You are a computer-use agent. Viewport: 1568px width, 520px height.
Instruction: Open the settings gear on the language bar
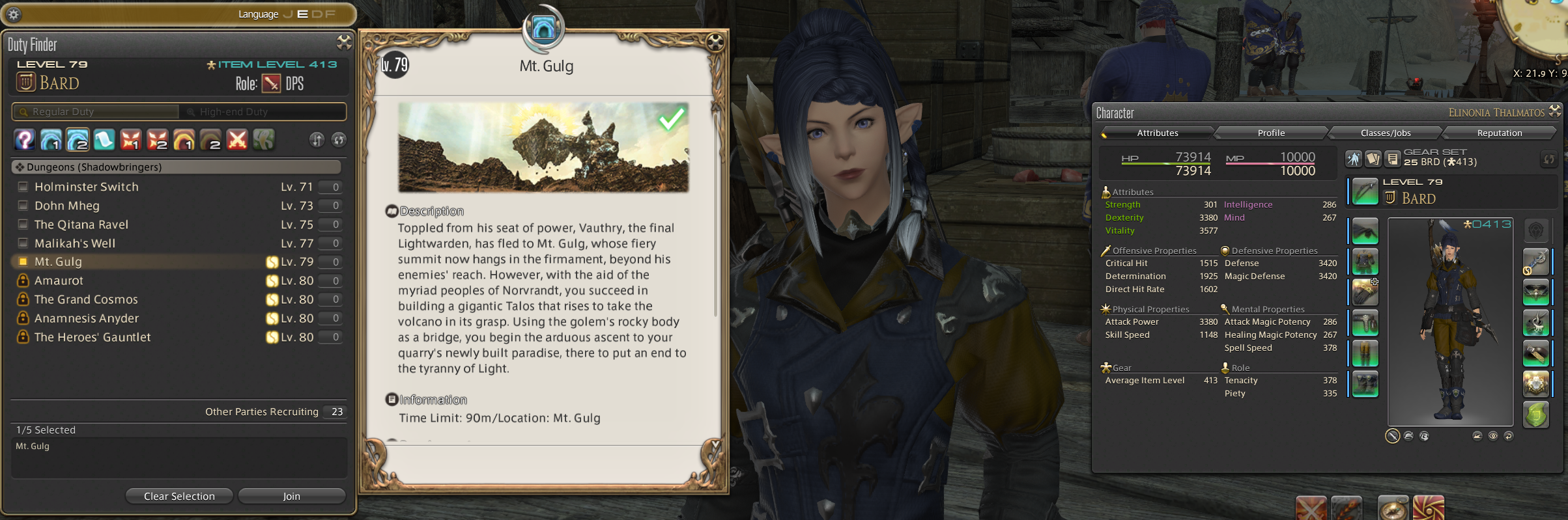(14, 14)
